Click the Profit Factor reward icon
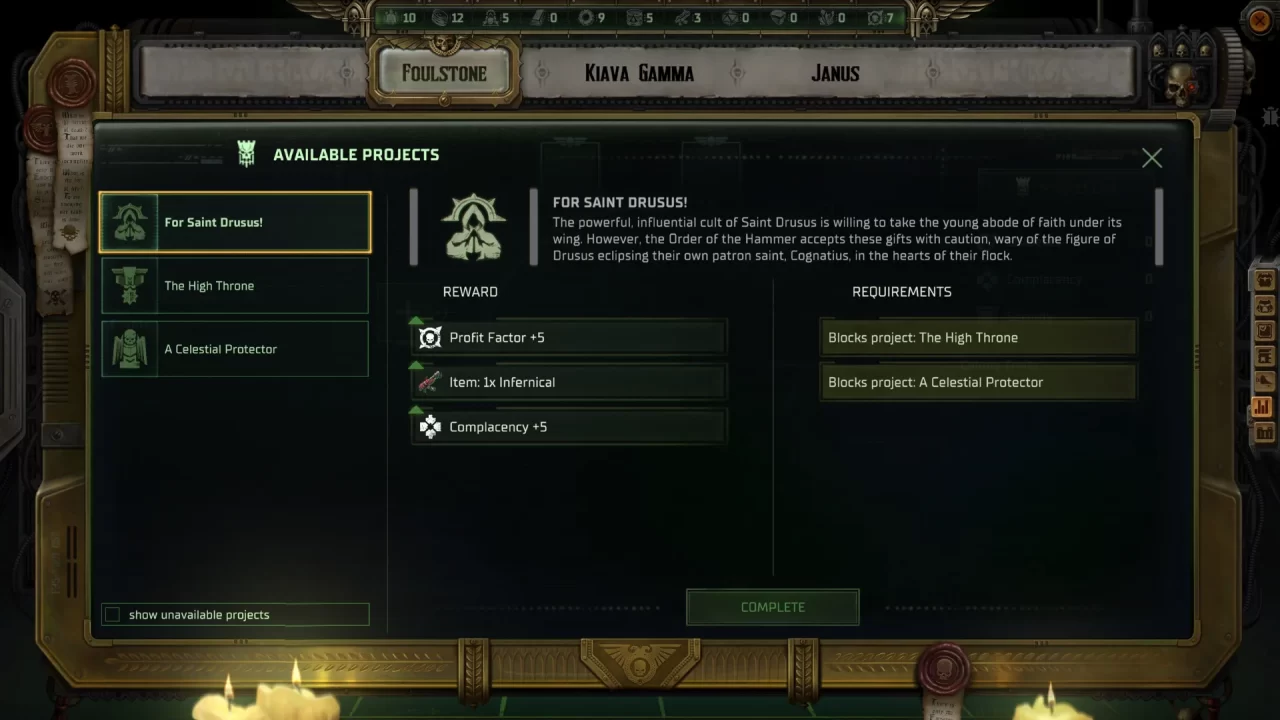This screenshot has height=720, width=1280. tap(429, 337)
